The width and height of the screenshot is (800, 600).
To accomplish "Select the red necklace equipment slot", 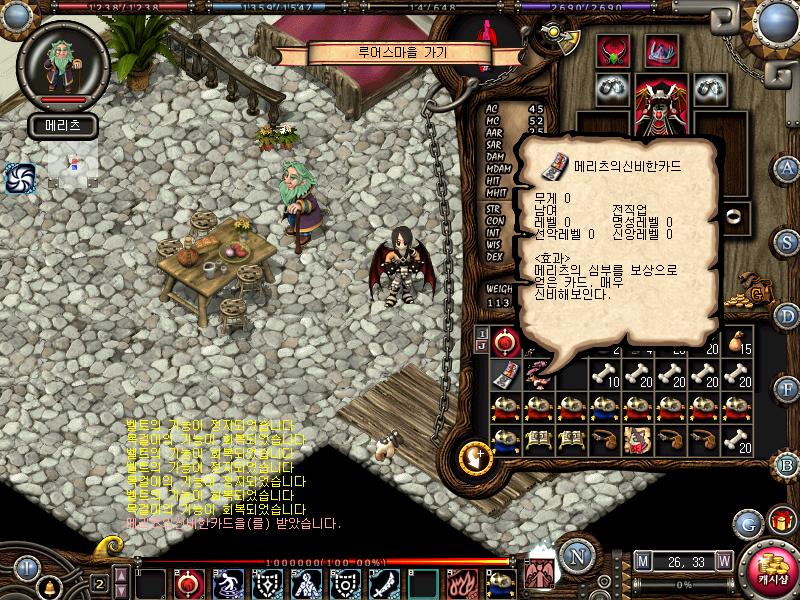I will [612, 51].
